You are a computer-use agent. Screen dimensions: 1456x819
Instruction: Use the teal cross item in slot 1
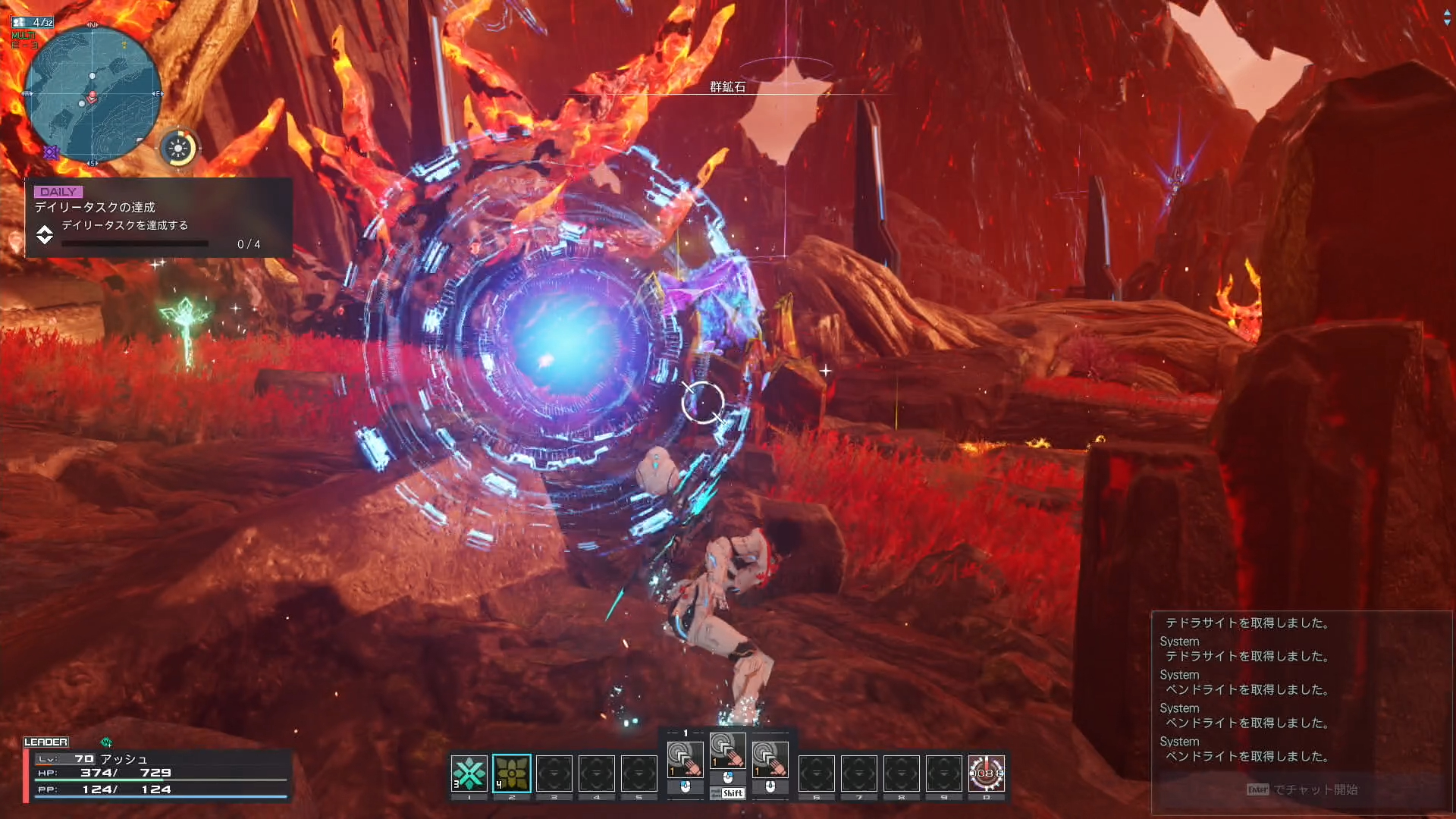pos(469,773)
